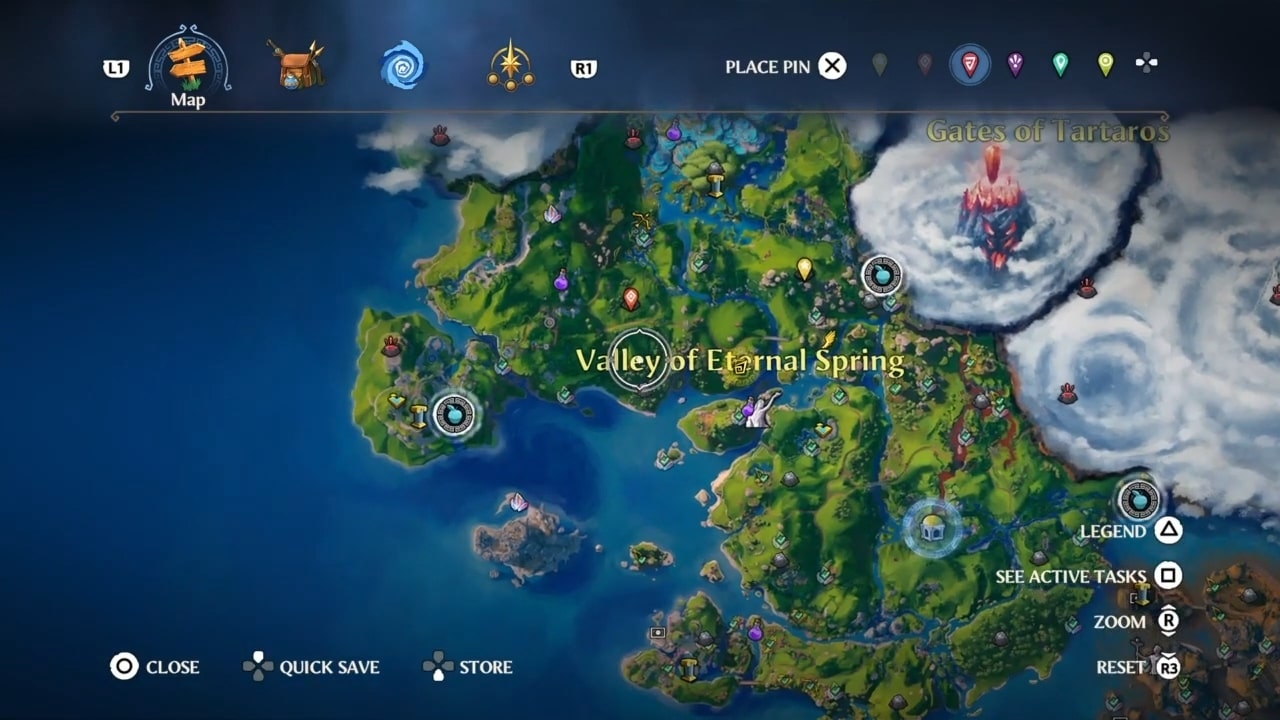
Task: Open the LEGEND panel
Action: tap(1113, 531)
